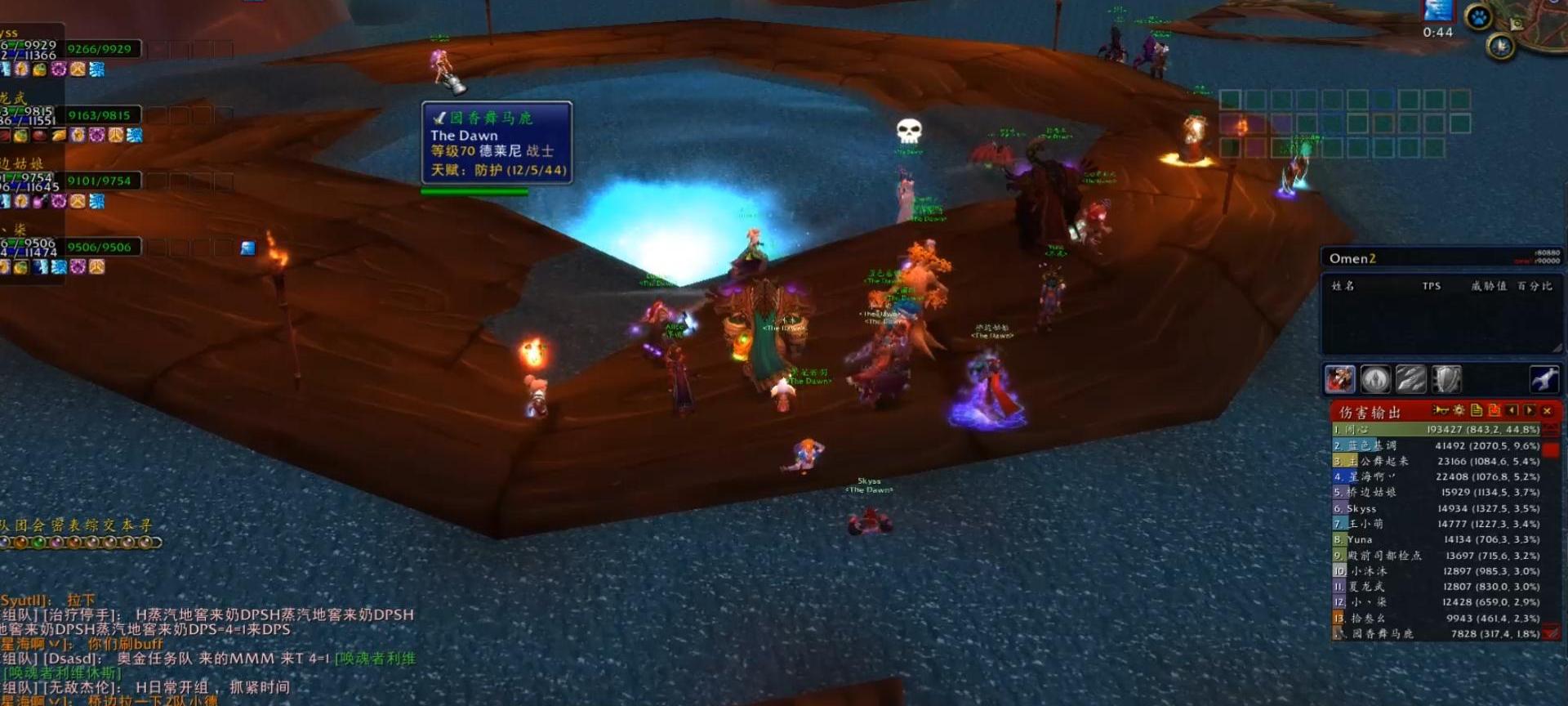Select the Yuna row in damage meter

pos(1437,539)
